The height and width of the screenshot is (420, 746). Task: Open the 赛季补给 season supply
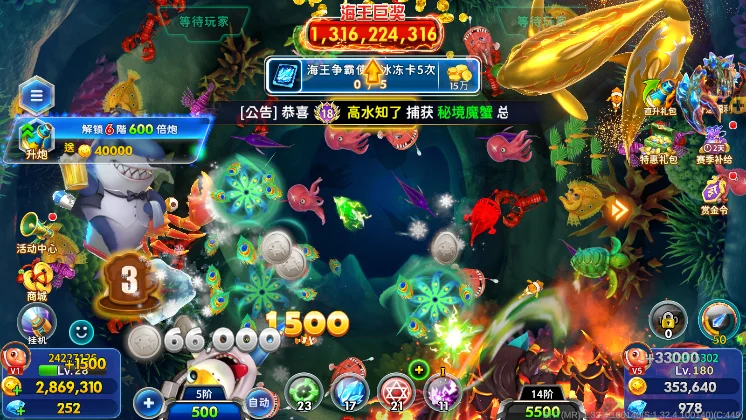pos(714,142)
